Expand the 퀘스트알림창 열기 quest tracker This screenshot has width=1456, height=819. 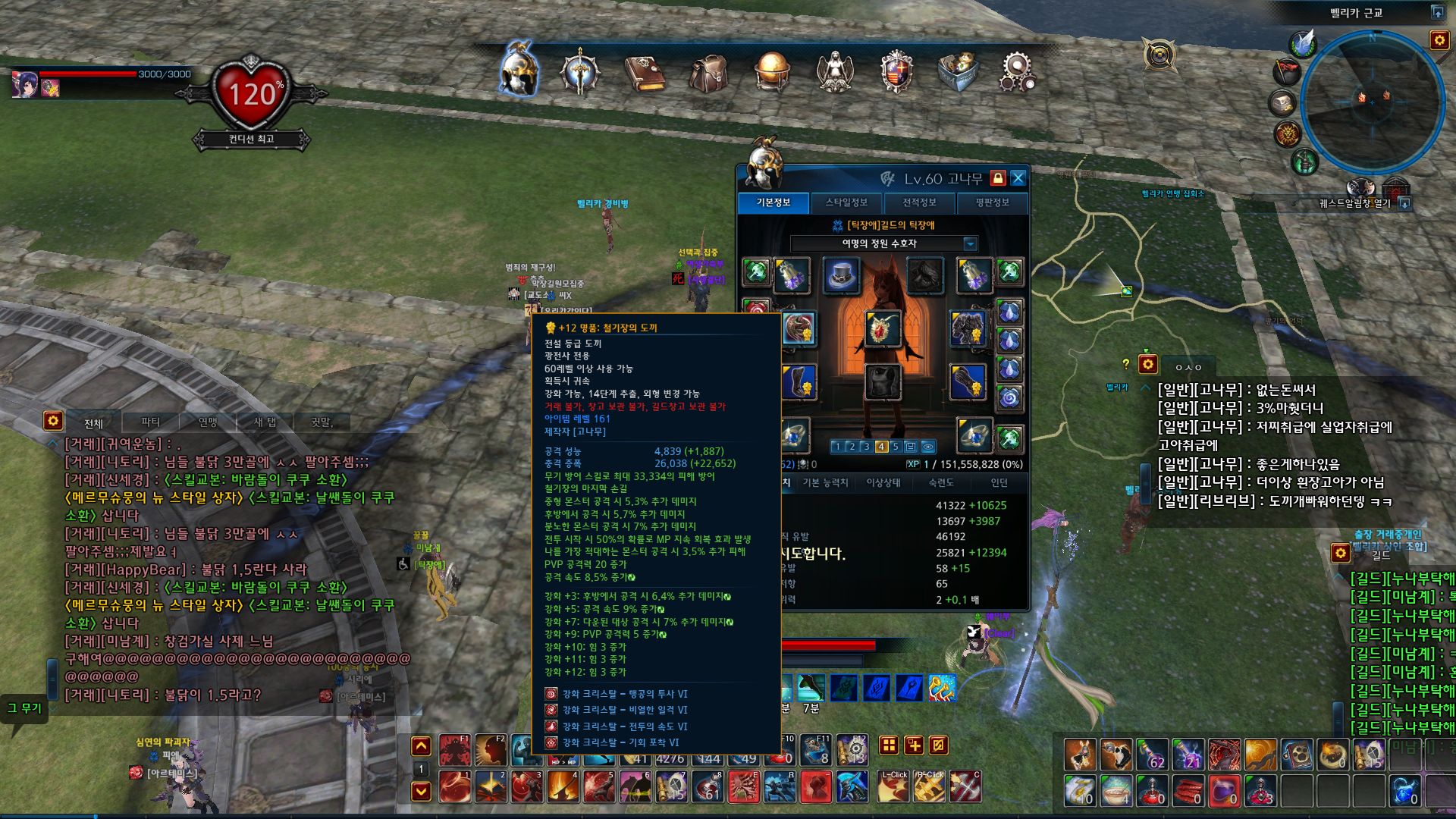click(1404, 203)
